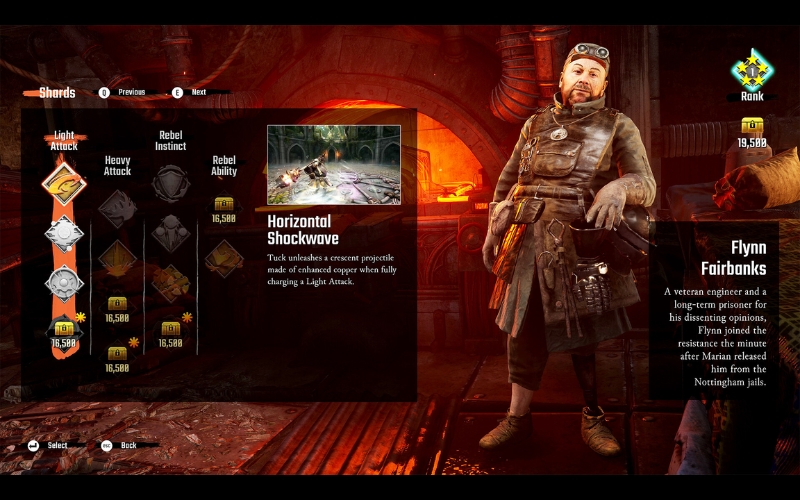Choose the Rebel Instinct shard column
This screenshot has width=800, height=500.
(170, 141)
